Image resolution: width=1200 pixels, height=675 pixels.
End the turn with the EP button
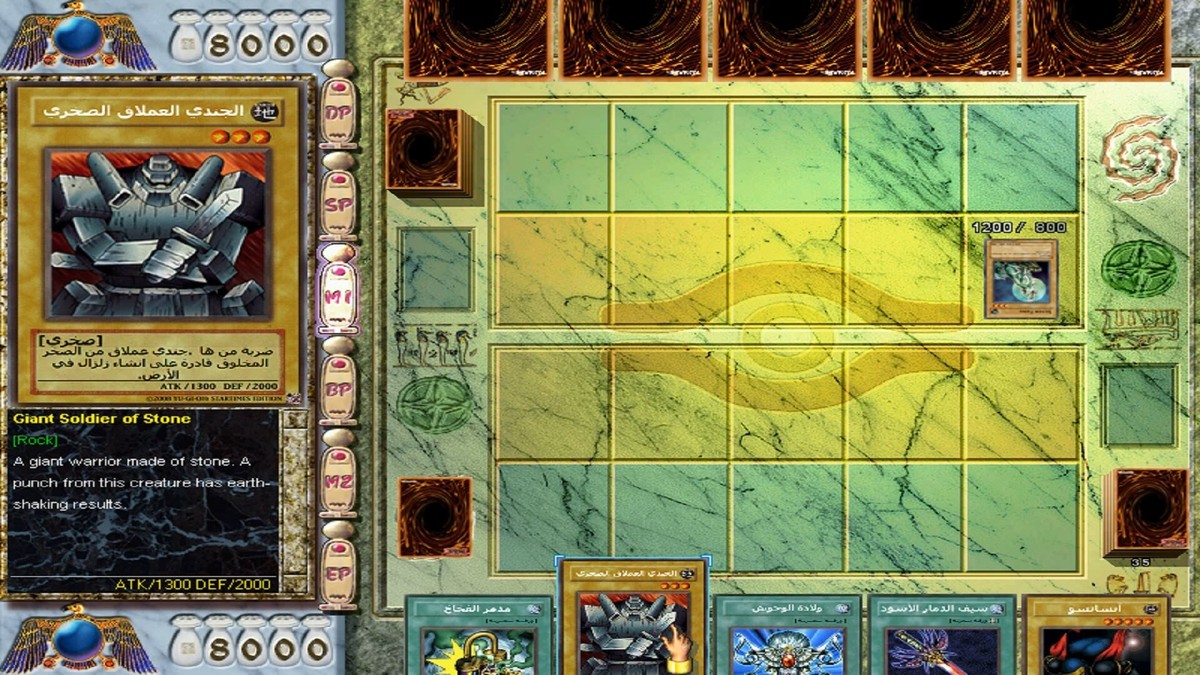coord(338,572)
